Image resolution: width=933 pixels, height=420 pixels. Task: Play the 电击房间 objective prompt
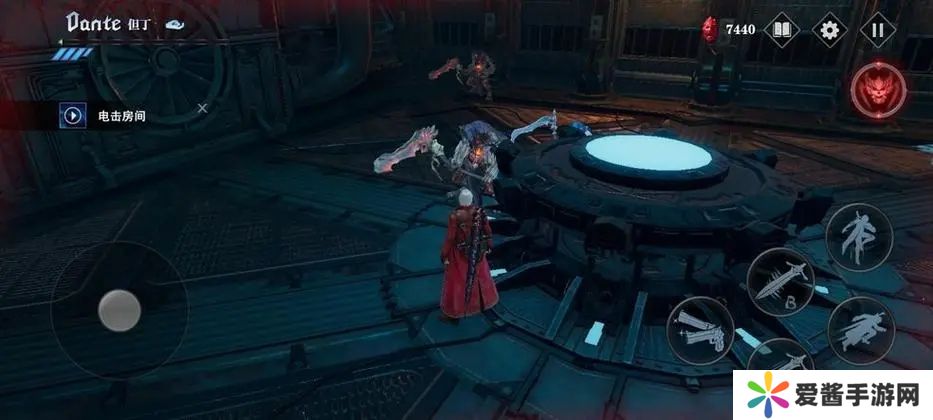tap(73, 115)
